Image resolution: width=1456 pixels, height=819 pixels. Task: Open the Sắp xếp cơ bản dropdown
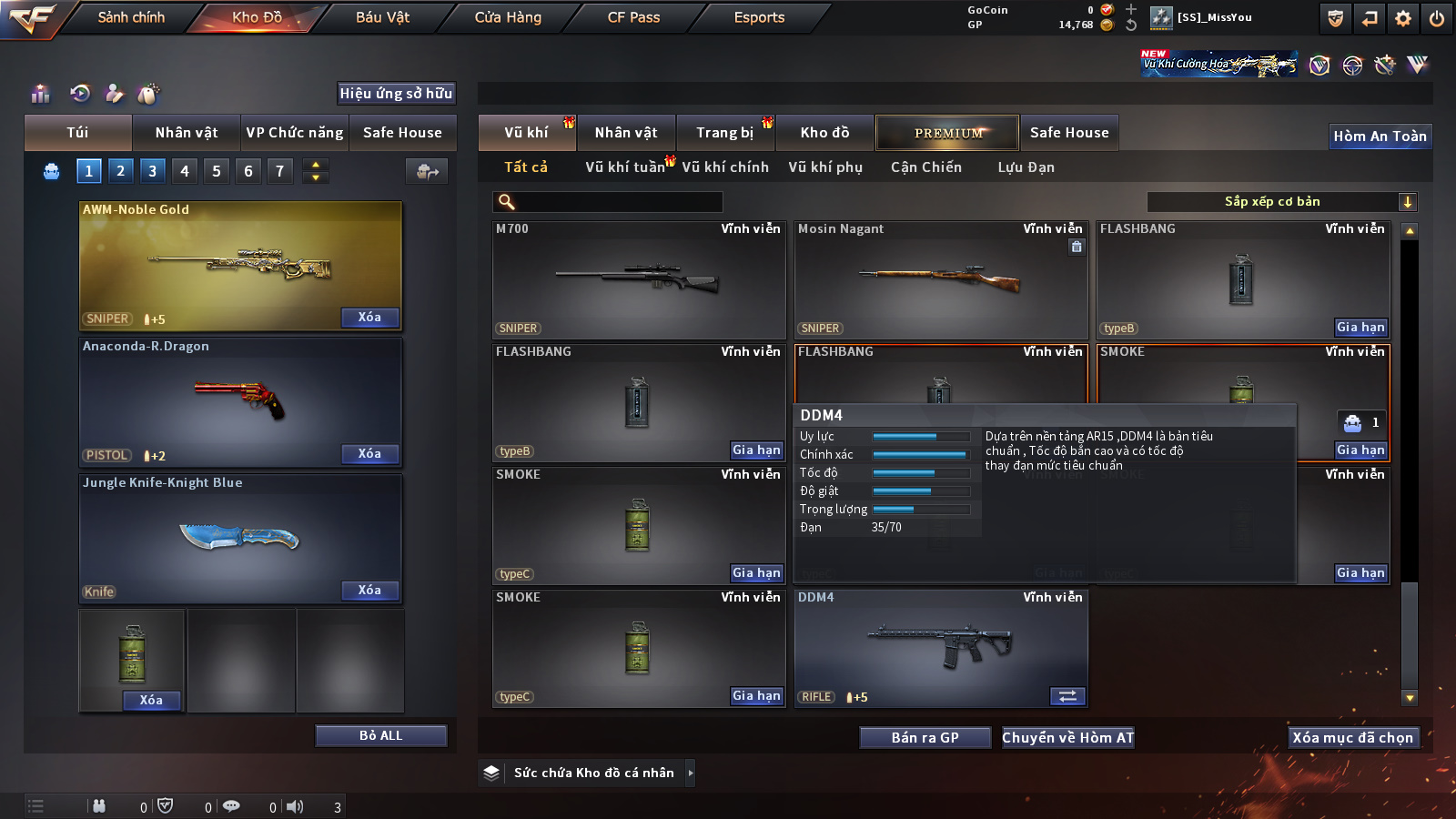tap(1281, 202)
